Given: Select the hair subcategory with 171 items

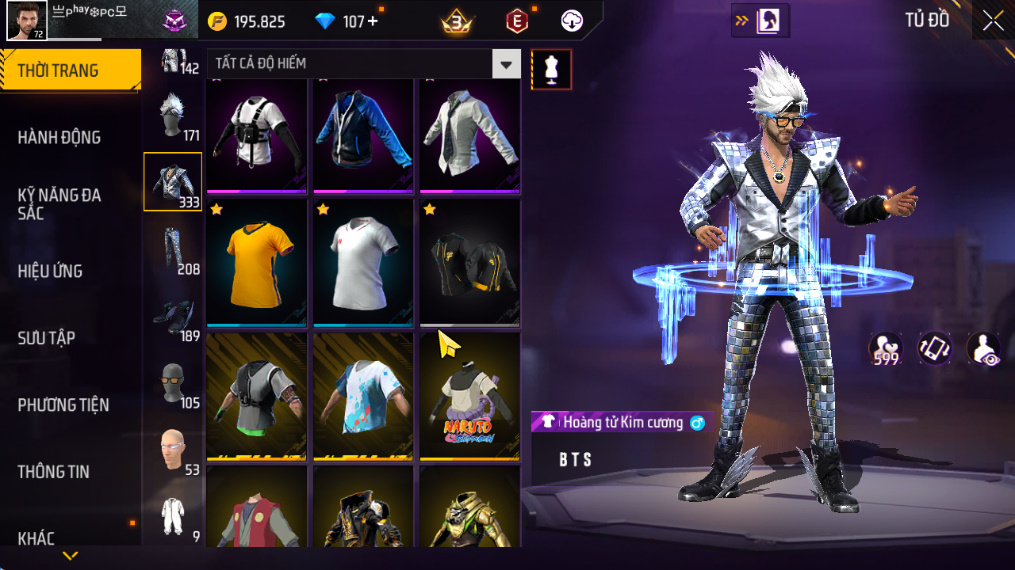Looking at the screenshot, I should tap(173, 115).
